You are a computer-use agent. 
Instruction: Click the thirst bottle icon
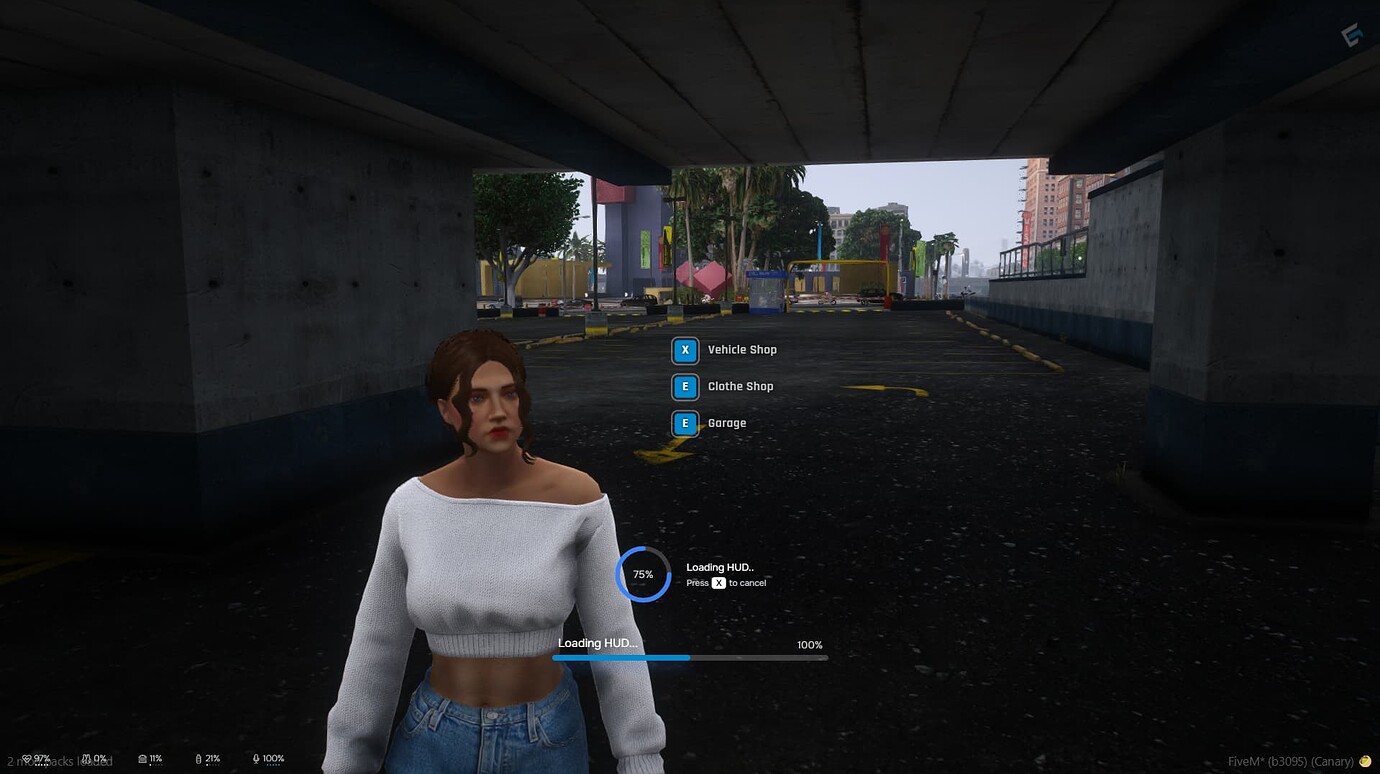pos(199,758)
